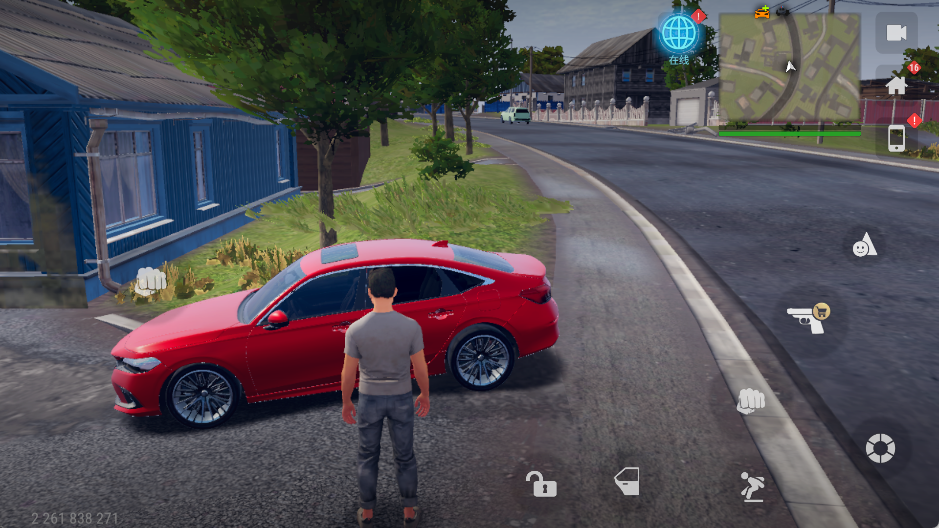Viewport: 939px width, 528px height.
Task: Open the pistol weapon shop
Action: point(811,319)
